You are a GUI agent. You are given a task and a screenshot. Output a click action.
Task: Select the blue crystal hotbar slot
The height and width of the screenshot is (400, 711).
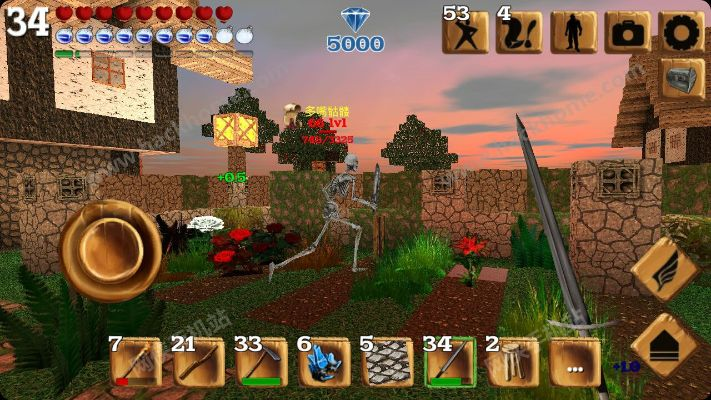click(x=325, y=361)
